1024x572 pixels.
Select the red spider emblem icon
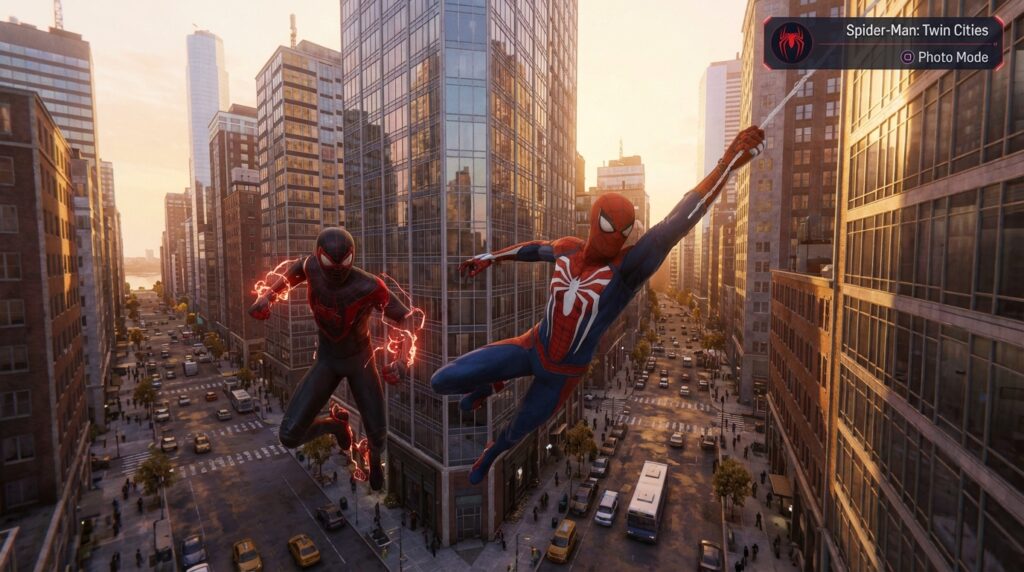[x=792, y=43]
